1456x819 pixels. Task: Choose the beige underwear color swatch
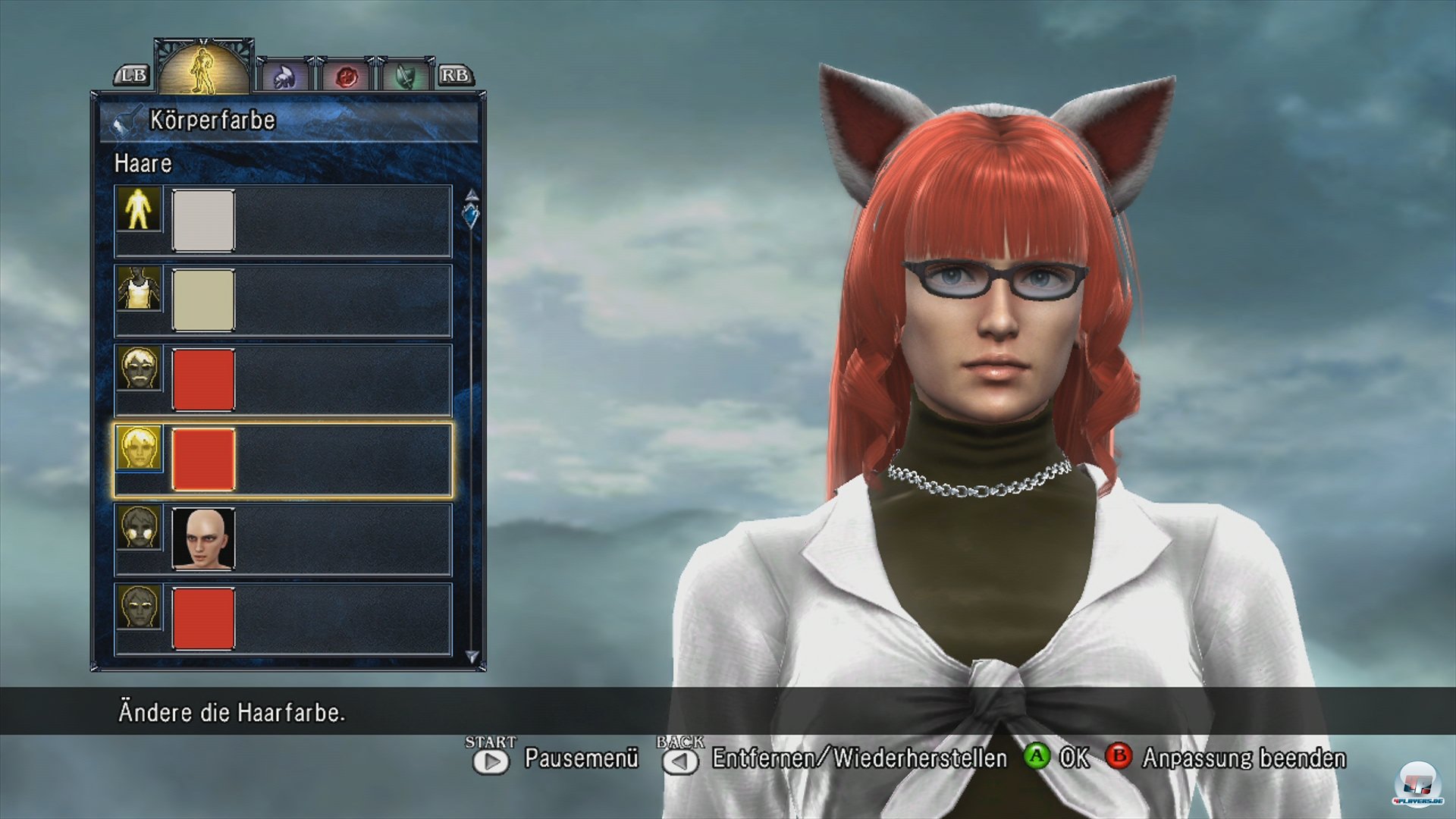(203, 300)
